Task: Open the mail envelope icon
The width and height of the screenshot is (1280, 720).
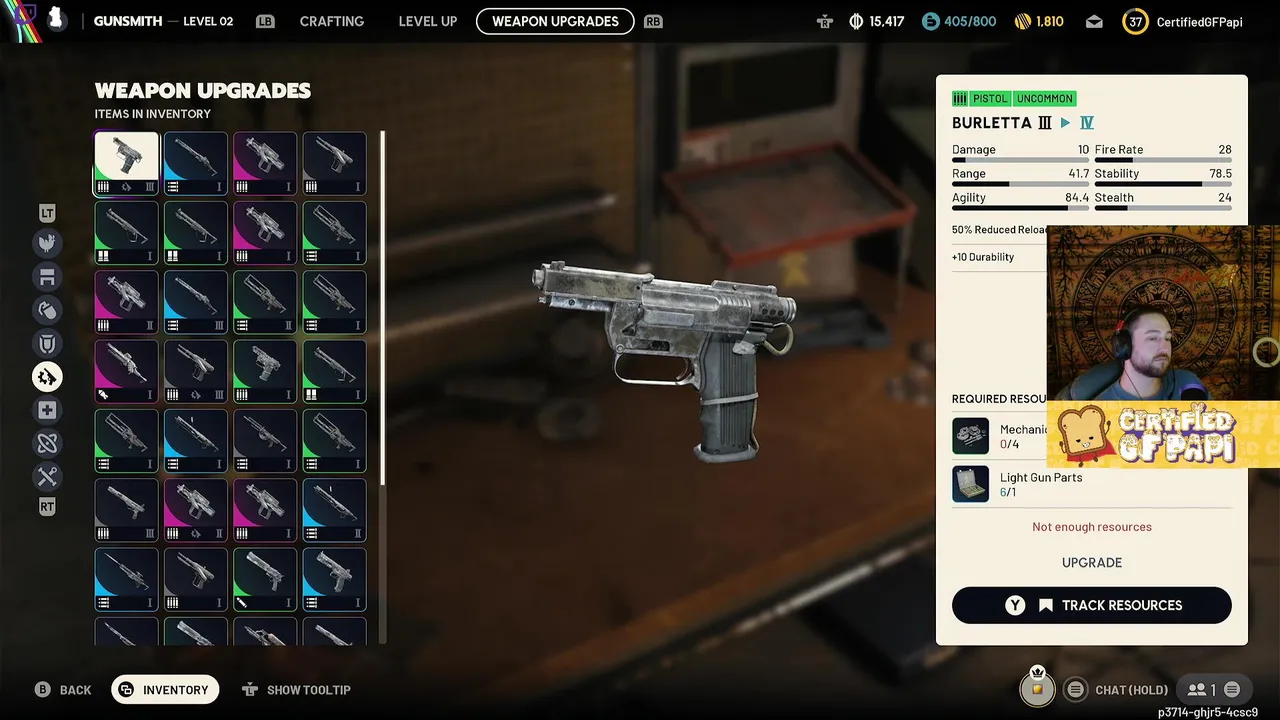Action: click(1094, 21)
